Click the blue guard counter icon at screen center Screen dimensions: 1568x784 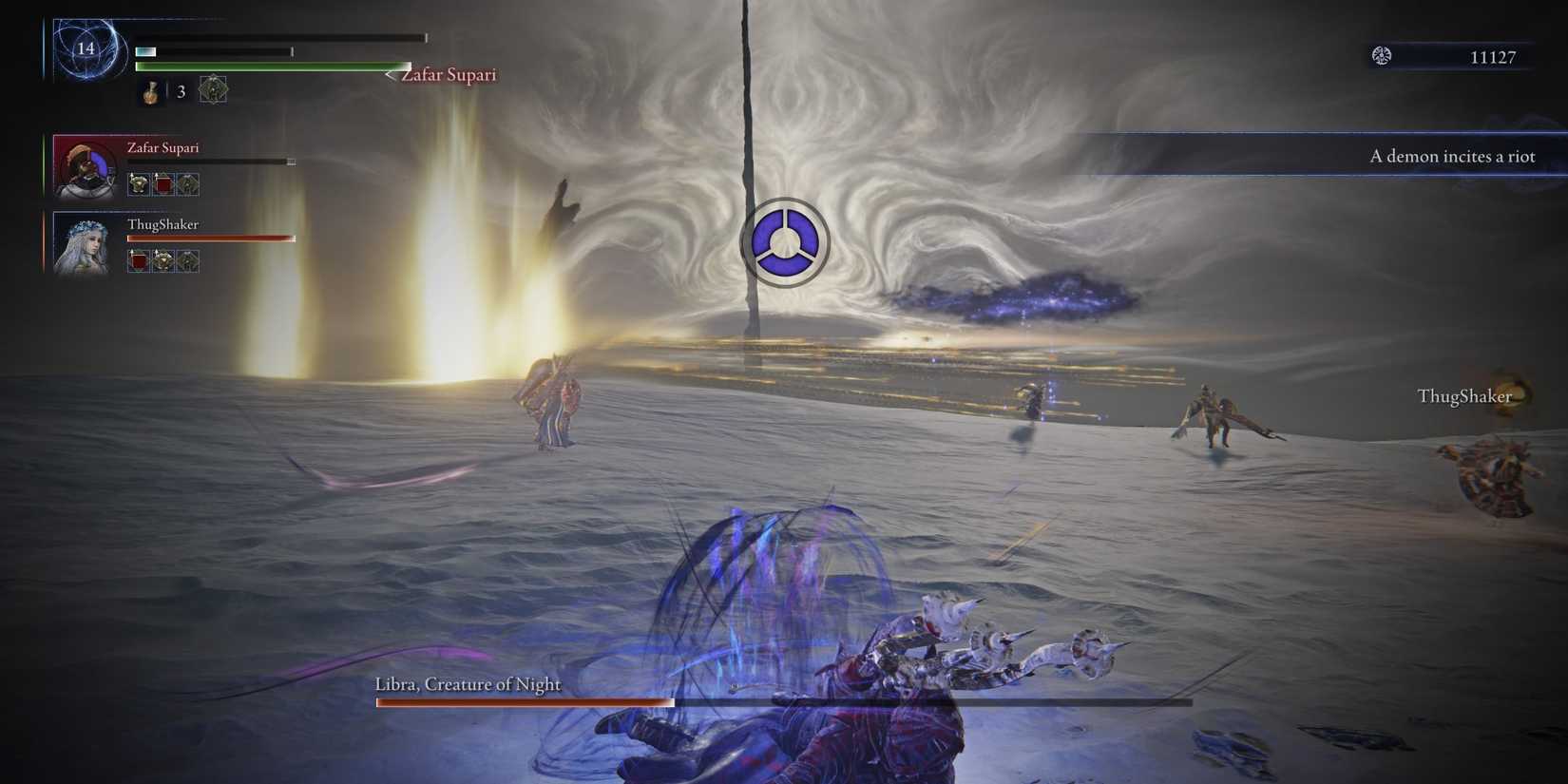784,242
